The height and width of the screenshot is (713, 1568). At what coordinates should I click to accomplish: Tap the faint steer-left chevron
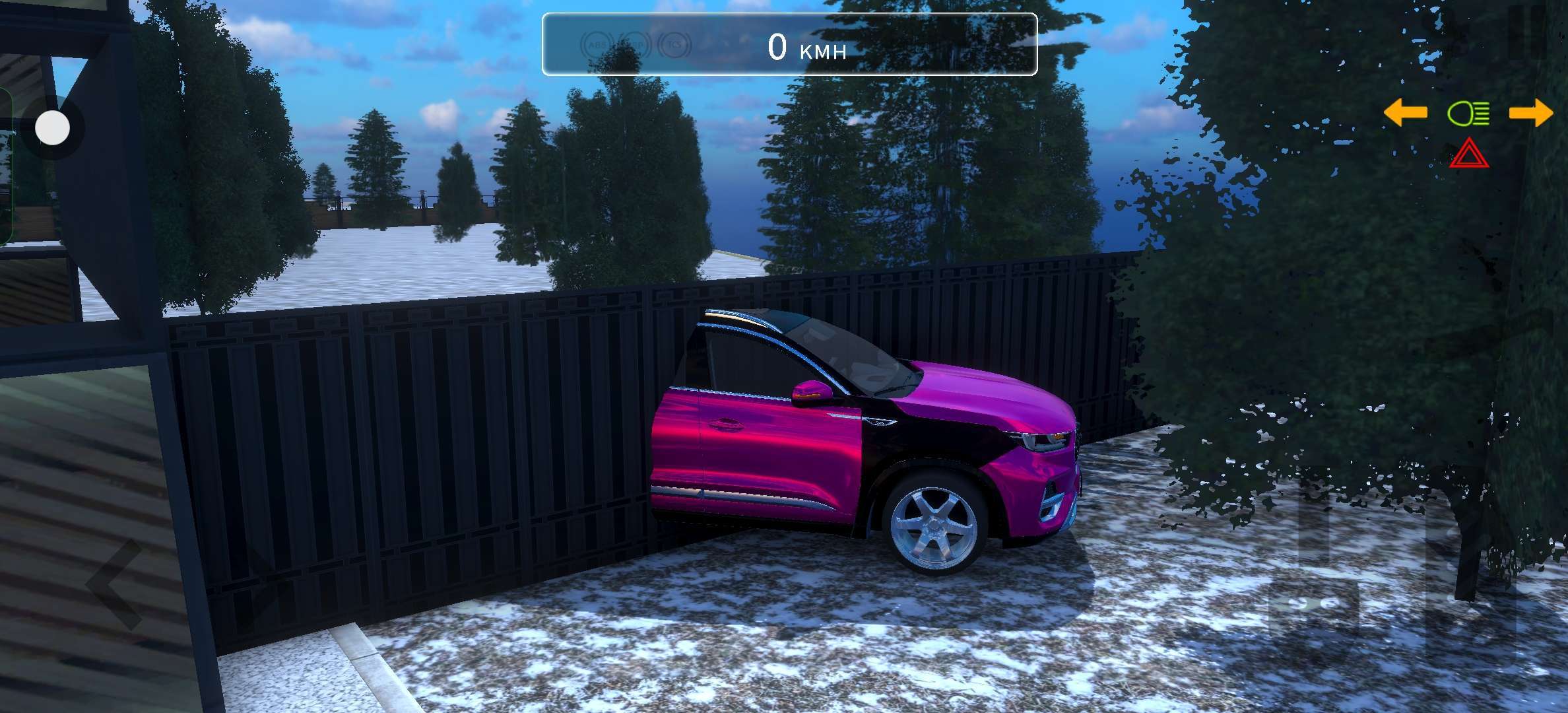click(x=114, y=584)
